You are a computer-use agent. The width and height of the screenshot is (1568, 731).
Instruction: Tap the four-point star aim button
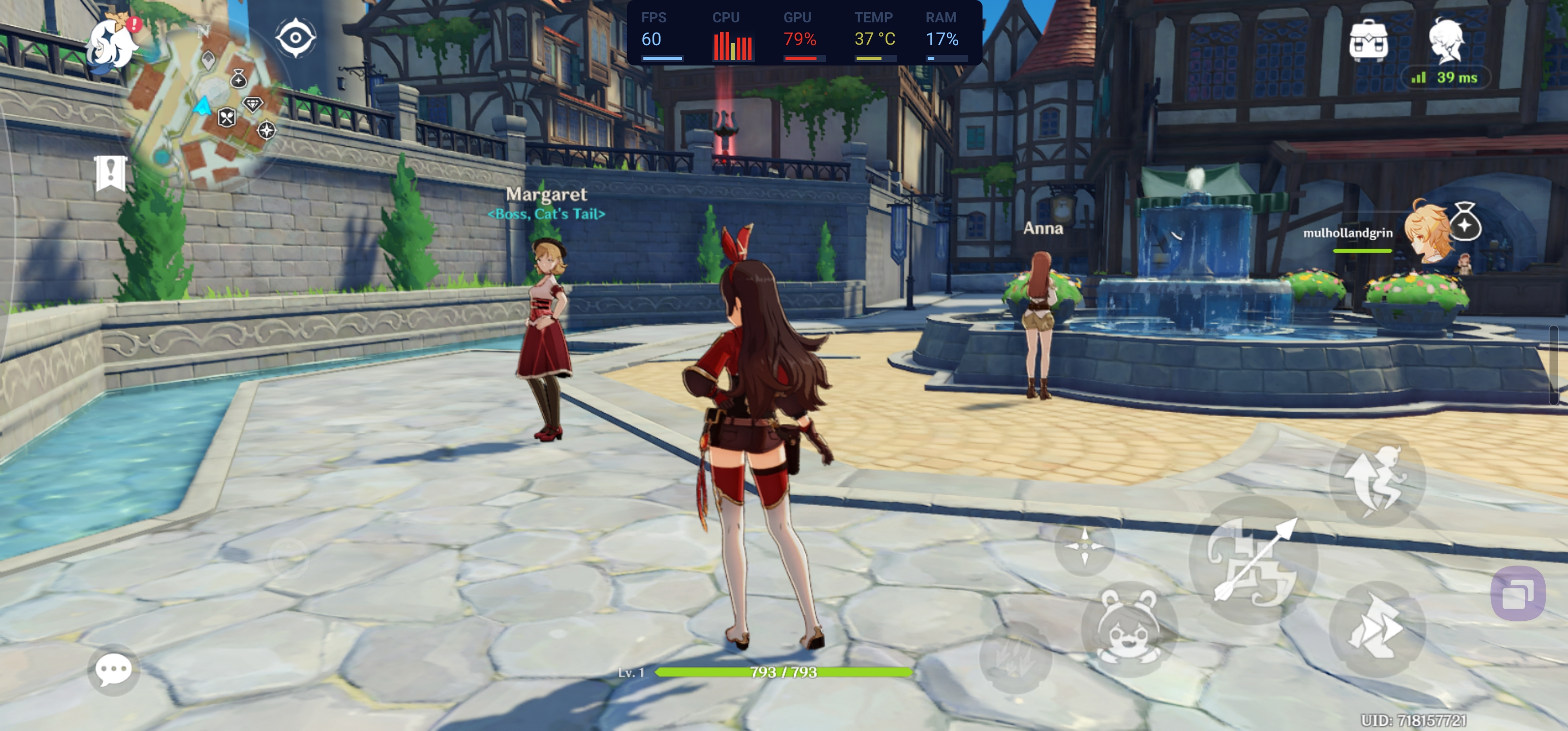point(1084,545)
